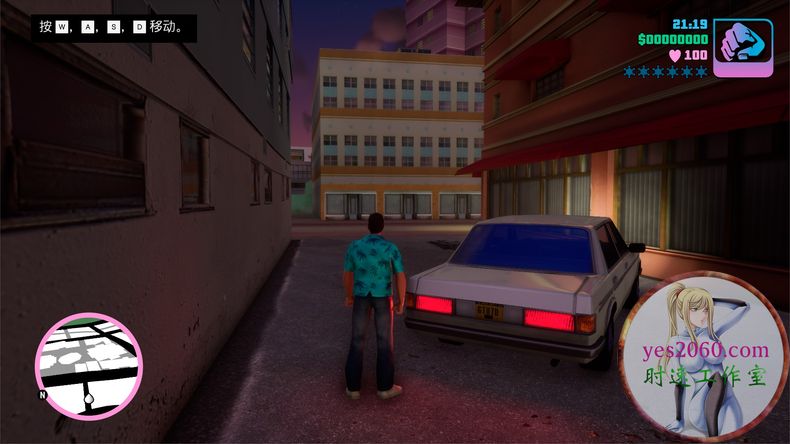Select the fist weapon icon
Screen dimensions: 790x444
point(743,46)
